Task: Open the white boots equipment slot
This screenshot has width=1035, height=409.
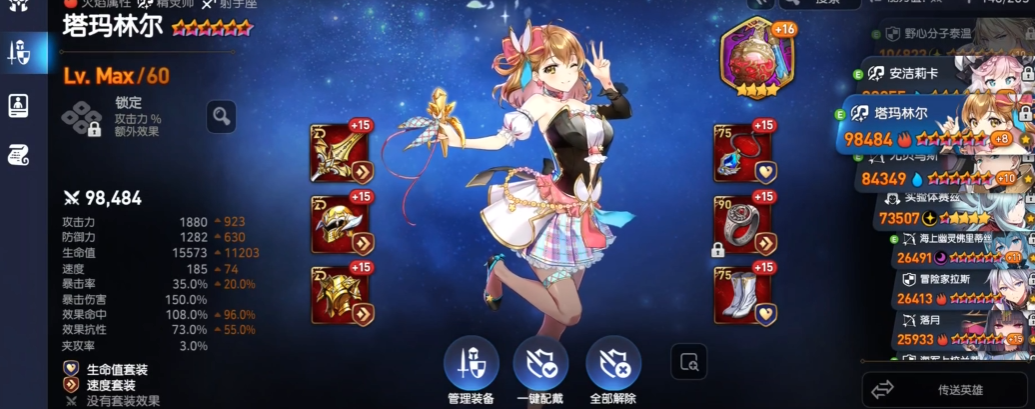Action: pyautogui.click(x=743, y=295)
